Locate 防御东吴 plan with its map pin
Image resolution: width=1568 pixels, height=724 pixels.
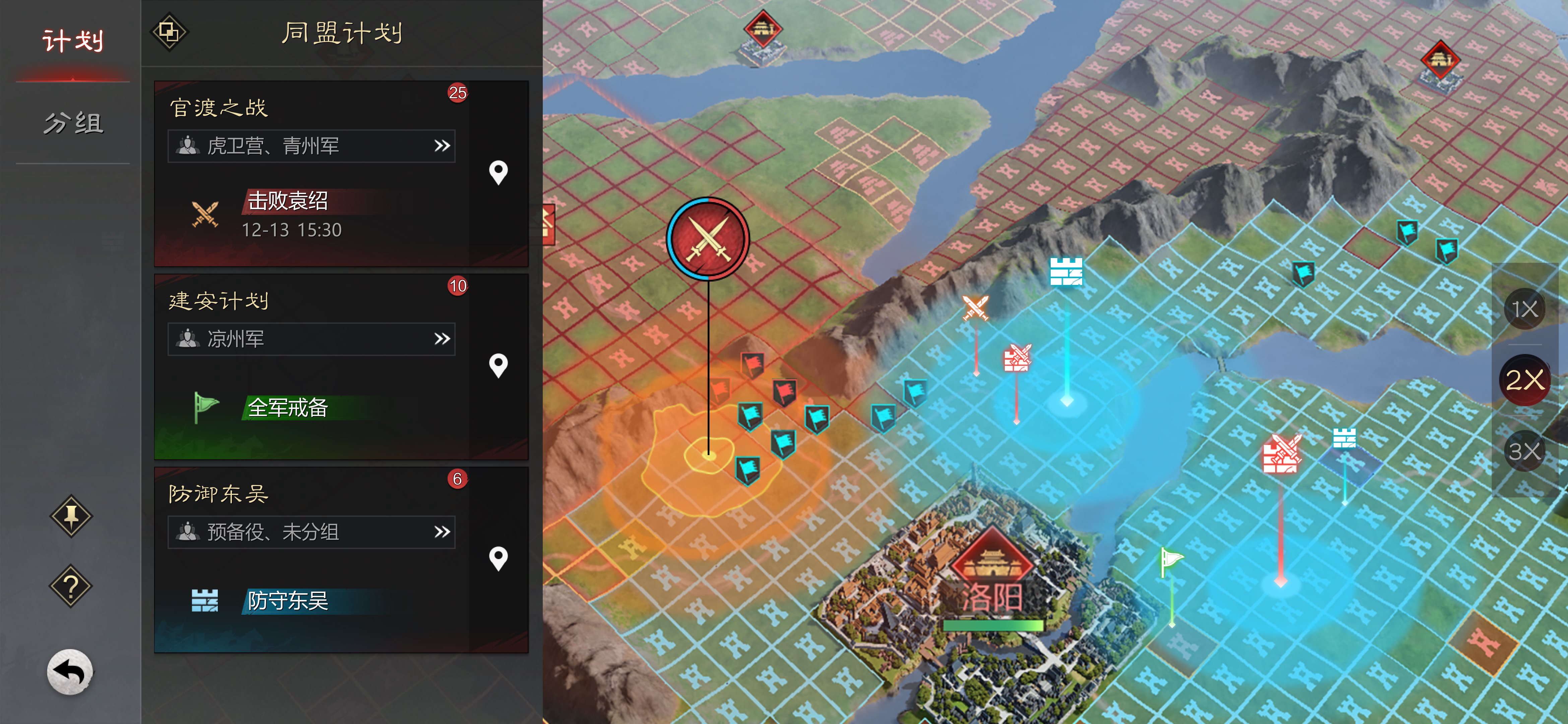click(498, 559)
